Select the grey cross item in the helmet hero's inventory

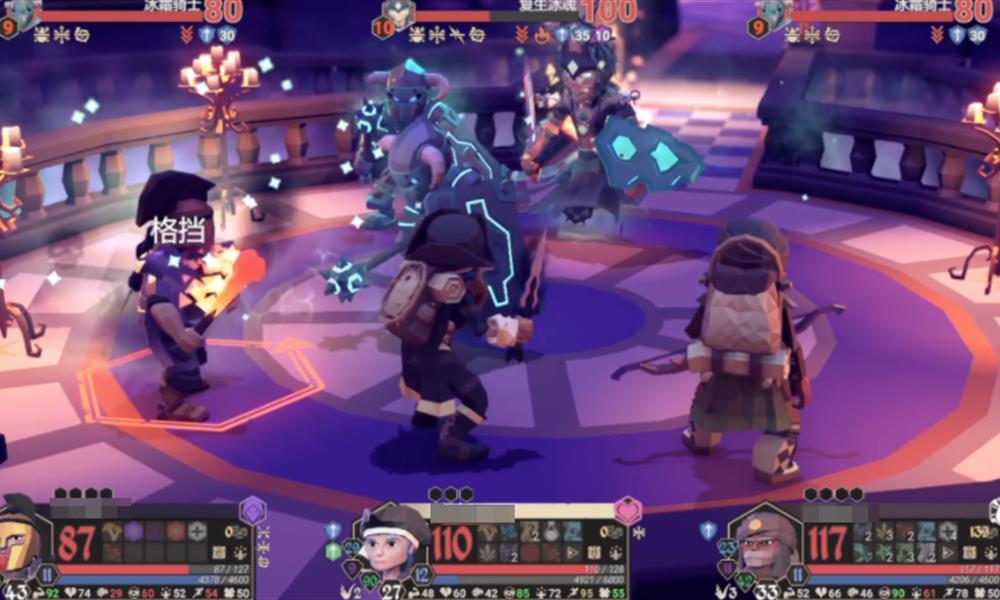click(198, 532)
